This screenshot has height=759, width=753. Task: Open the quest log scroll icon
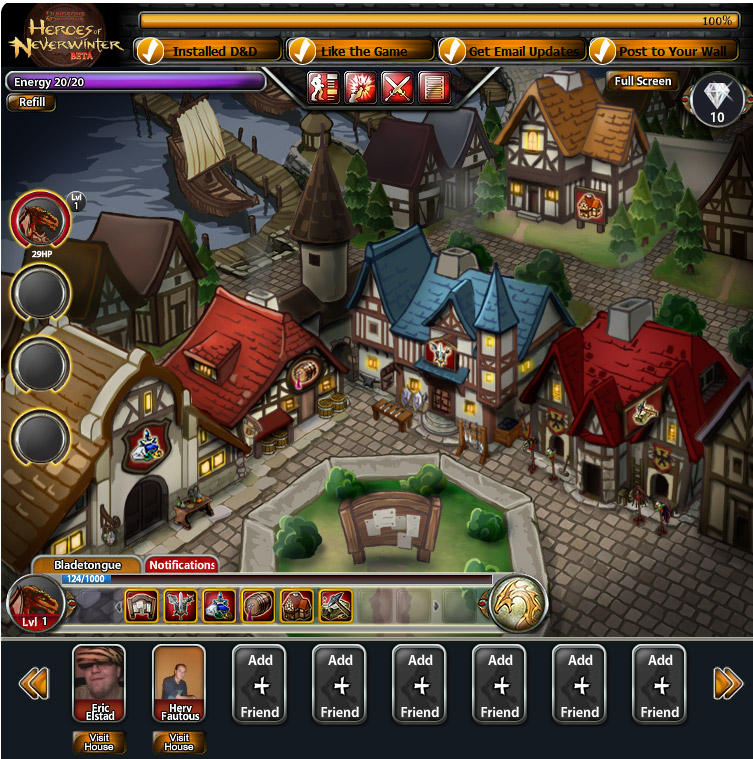[x=432, y=88]
